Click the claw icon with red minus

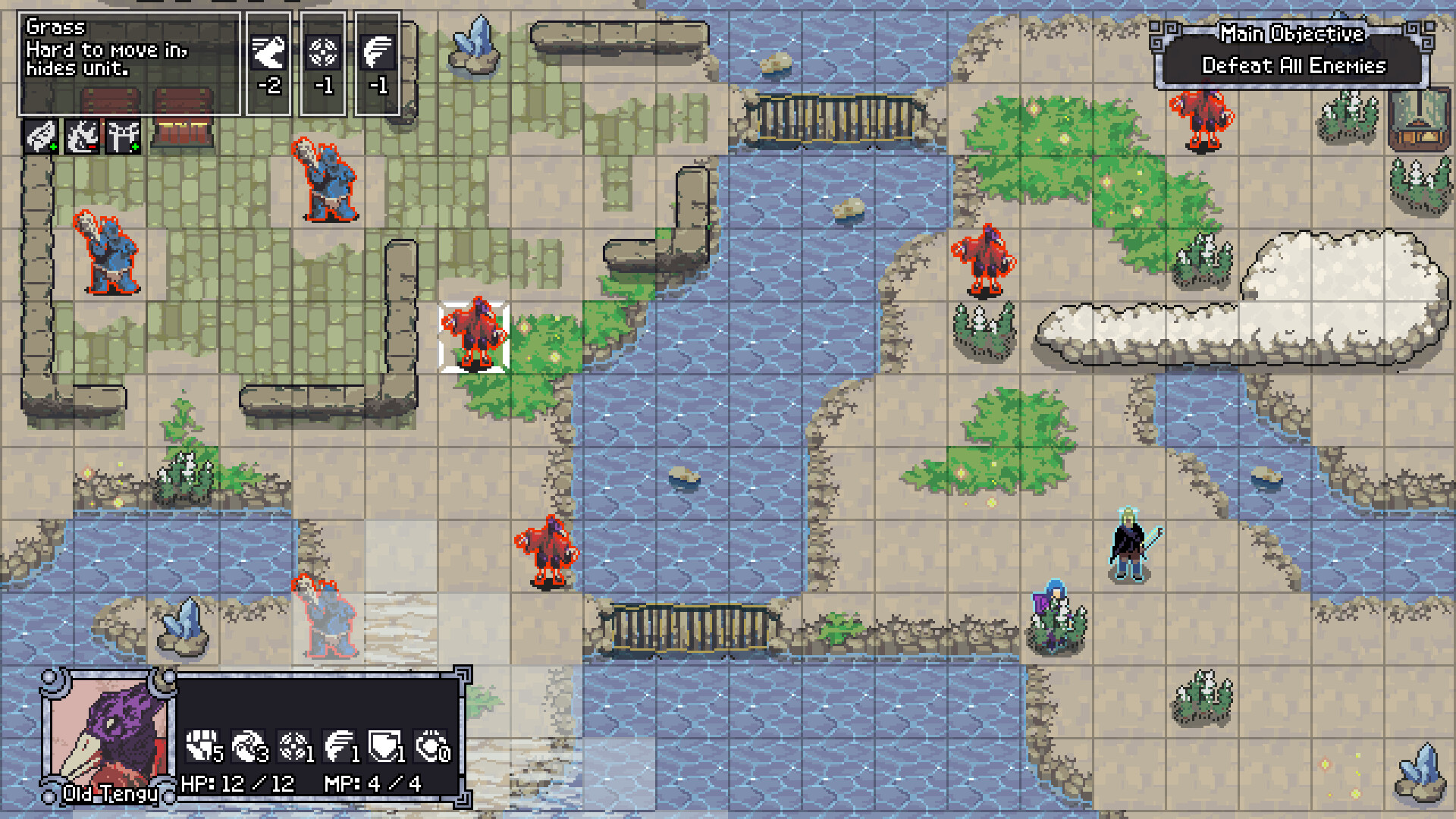(83, 136)
